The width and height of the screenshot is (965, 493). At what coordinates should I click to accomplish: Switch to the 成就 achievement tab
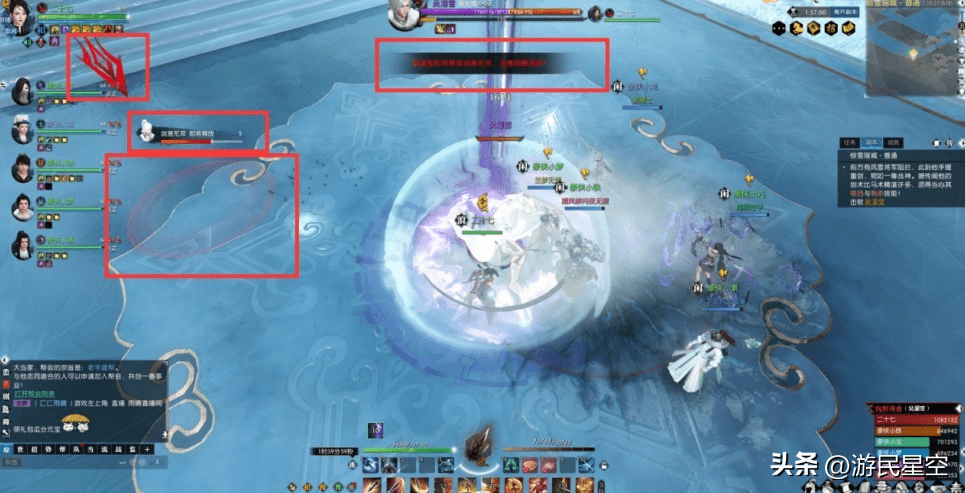tap(895, 142)
